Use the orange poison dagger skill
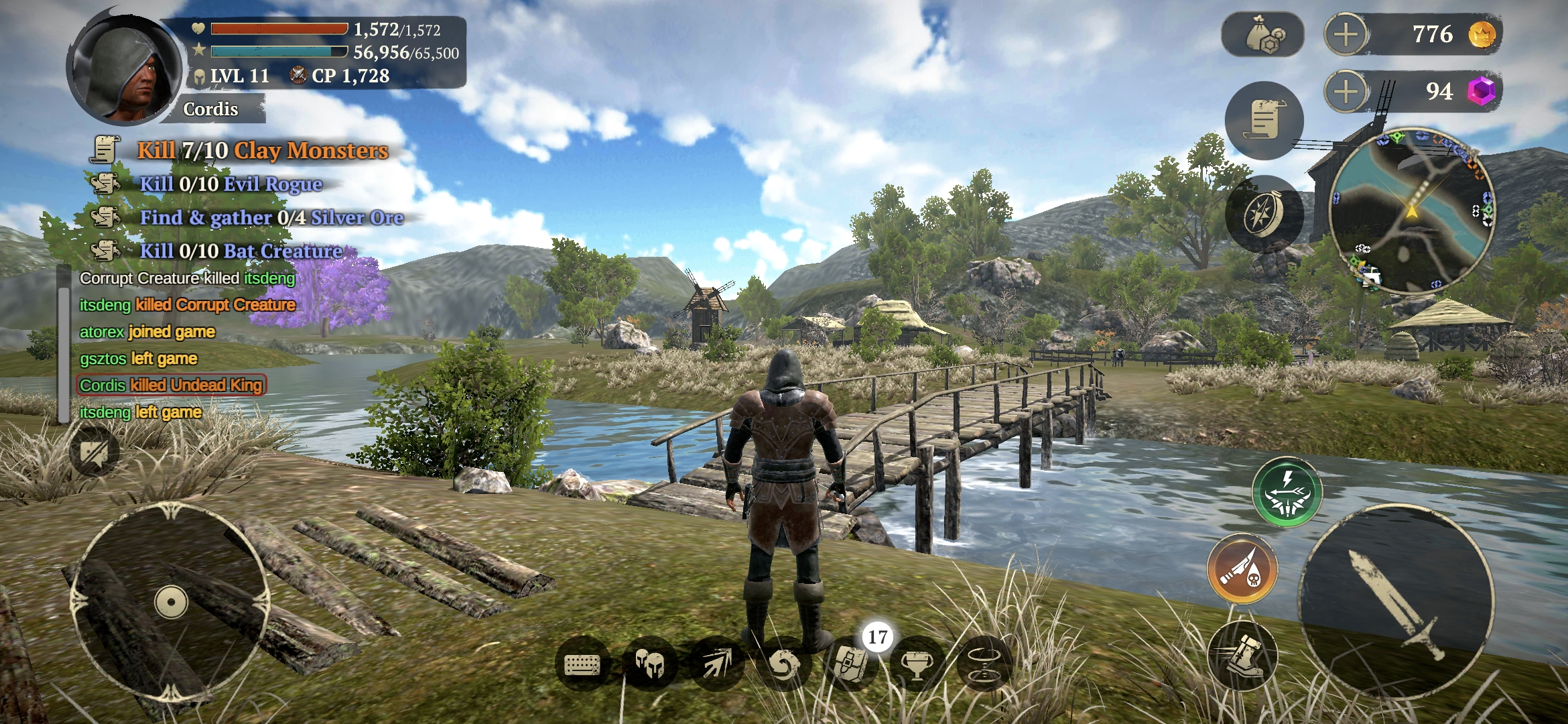 click(1242, 569)
